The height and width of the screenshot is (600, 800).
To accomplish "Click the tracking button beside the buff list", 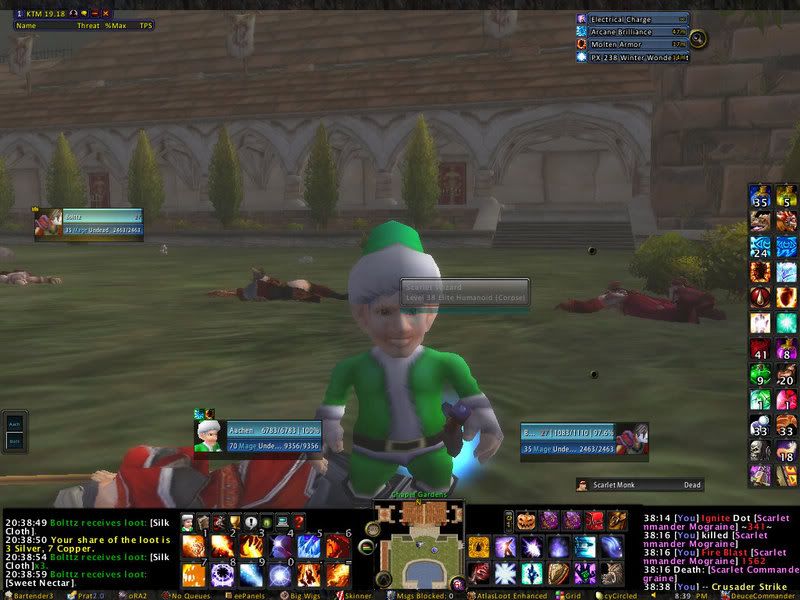I will [x=698, y=39].
